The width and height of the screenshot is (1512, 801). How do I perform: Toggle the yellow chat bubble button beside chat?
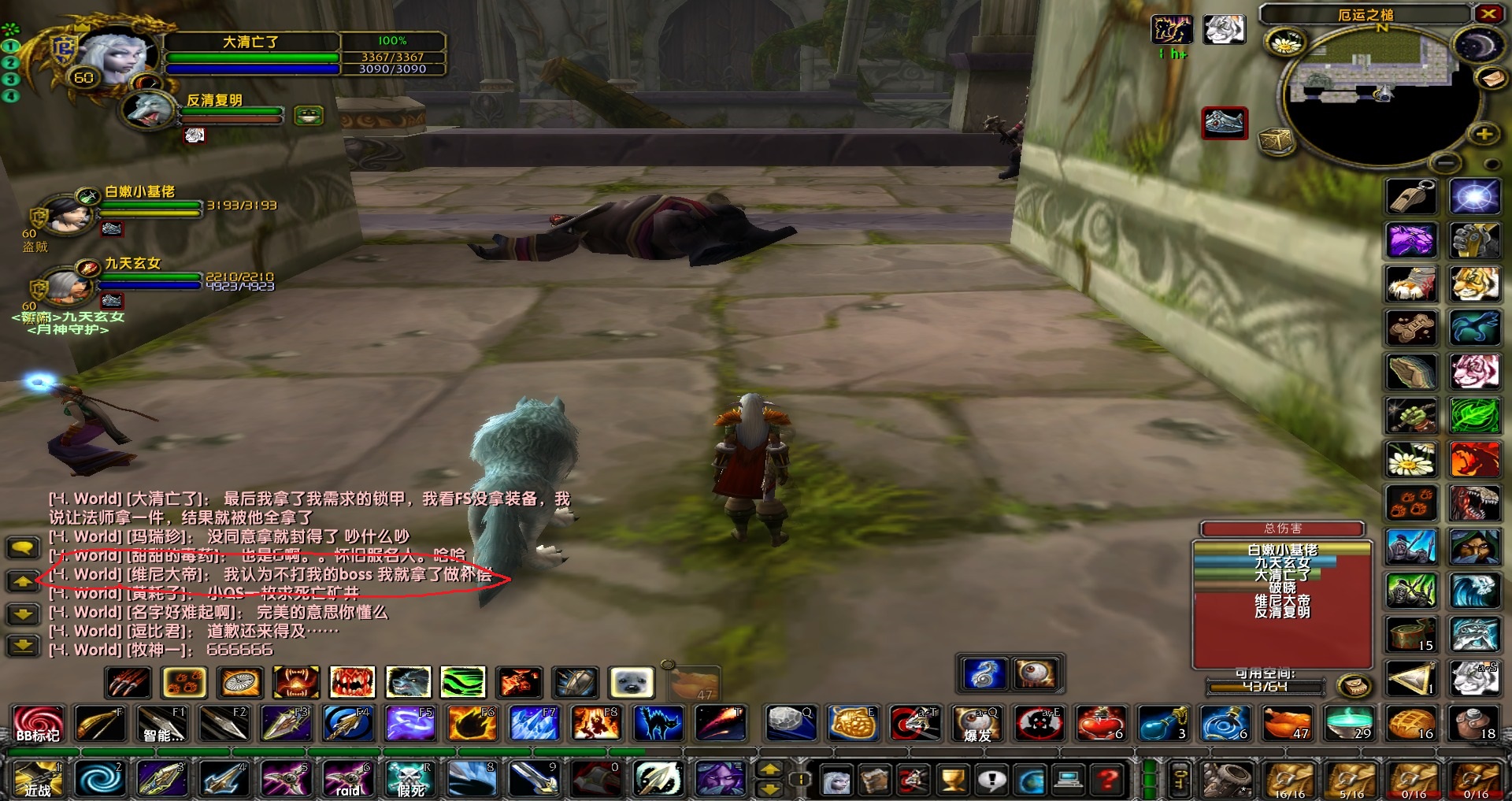23,547
